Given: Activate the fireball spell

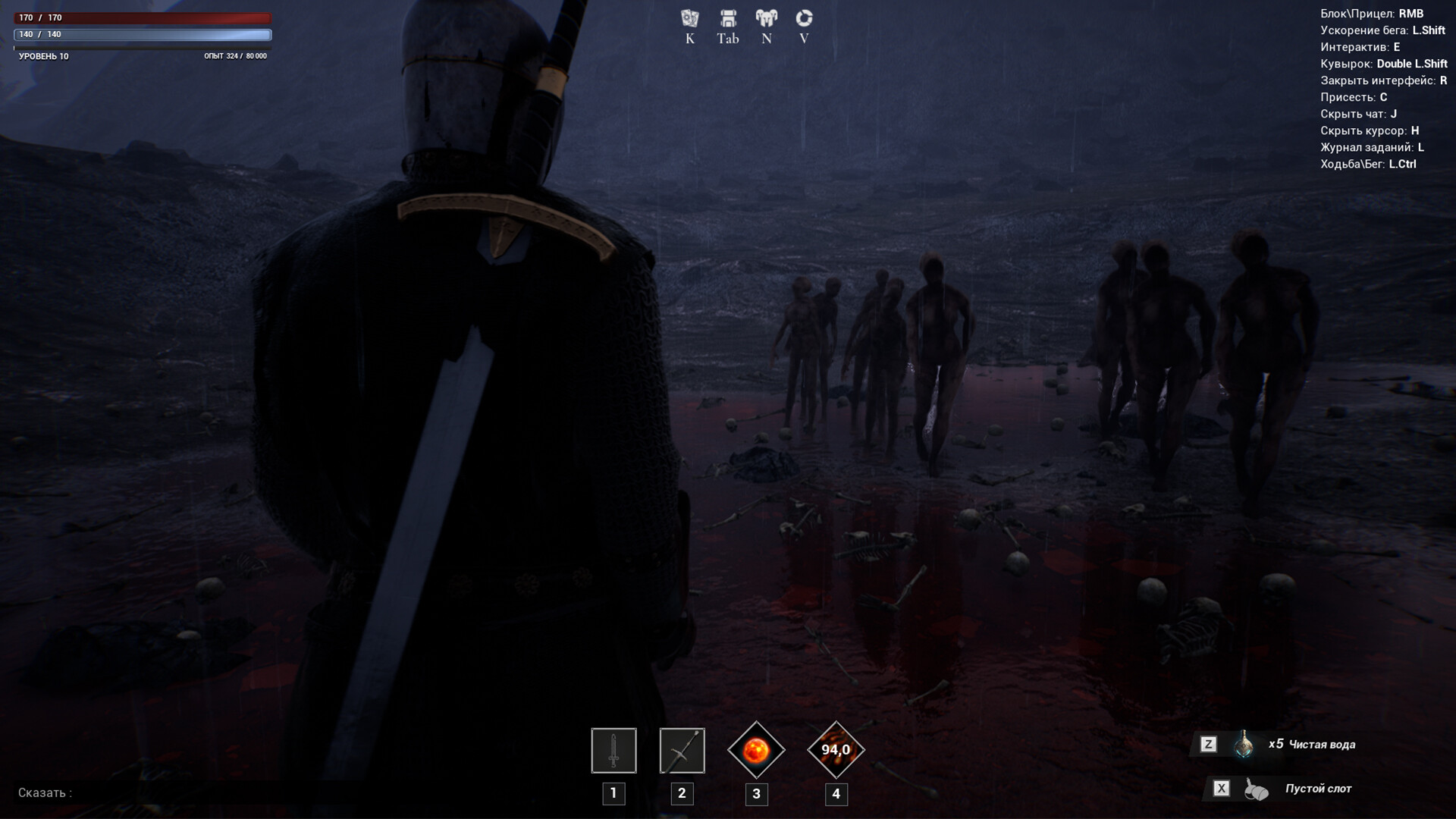Looking at the screenshot, I should (x=756, y=751).
